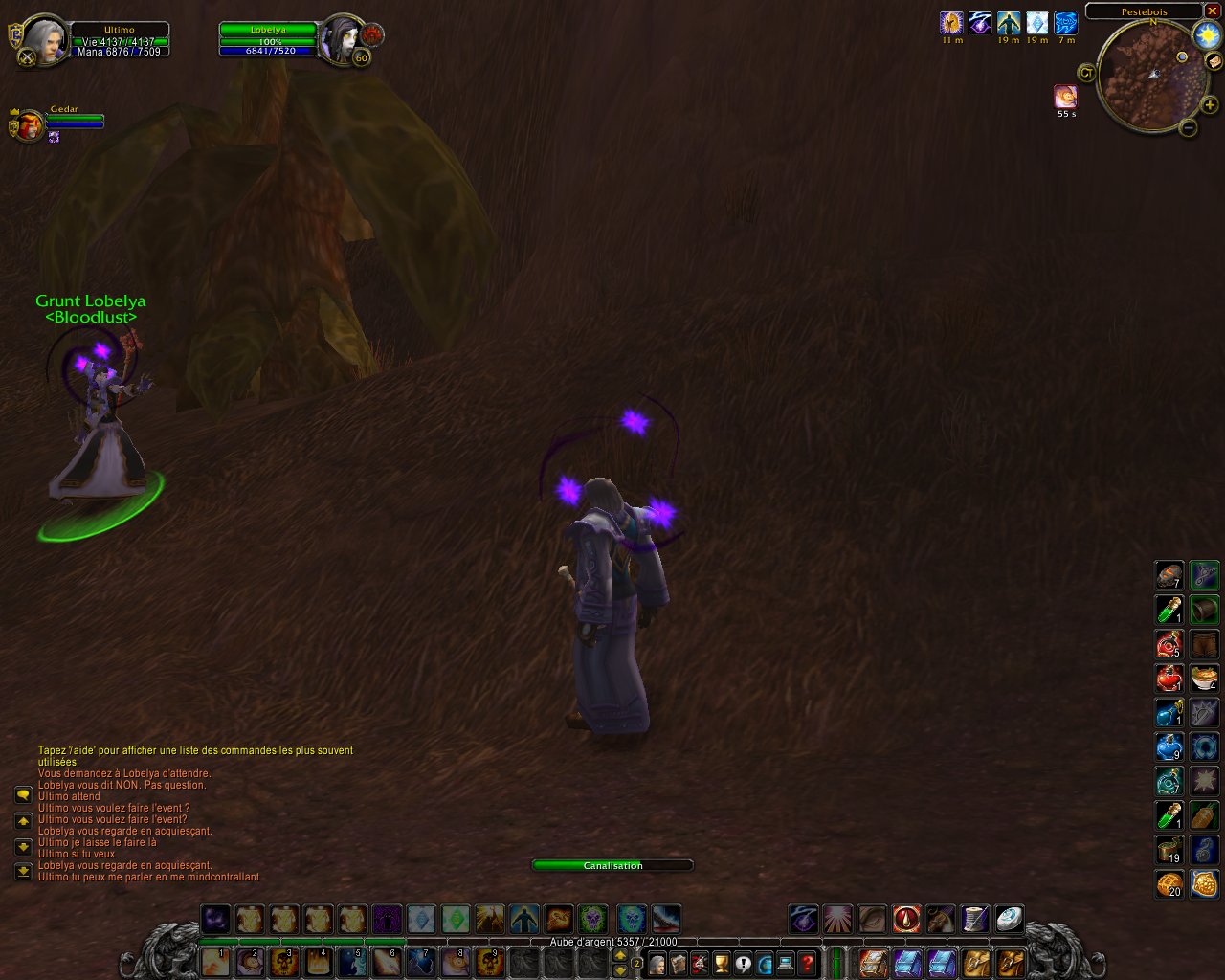Zoom in the minimap with the plus button
The image size is (1225, 980).
(1209, 105)
